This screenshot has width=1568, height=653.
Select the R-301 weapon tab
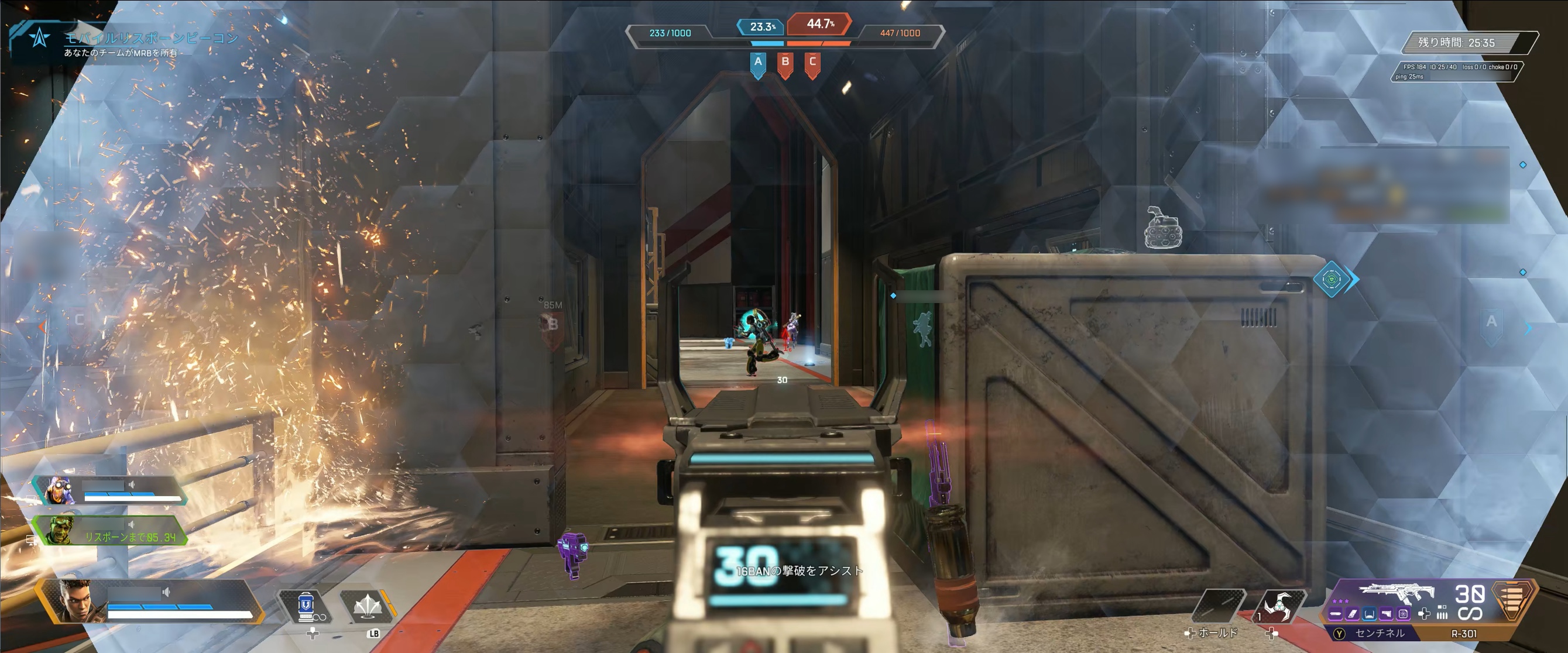[1463, 634]
